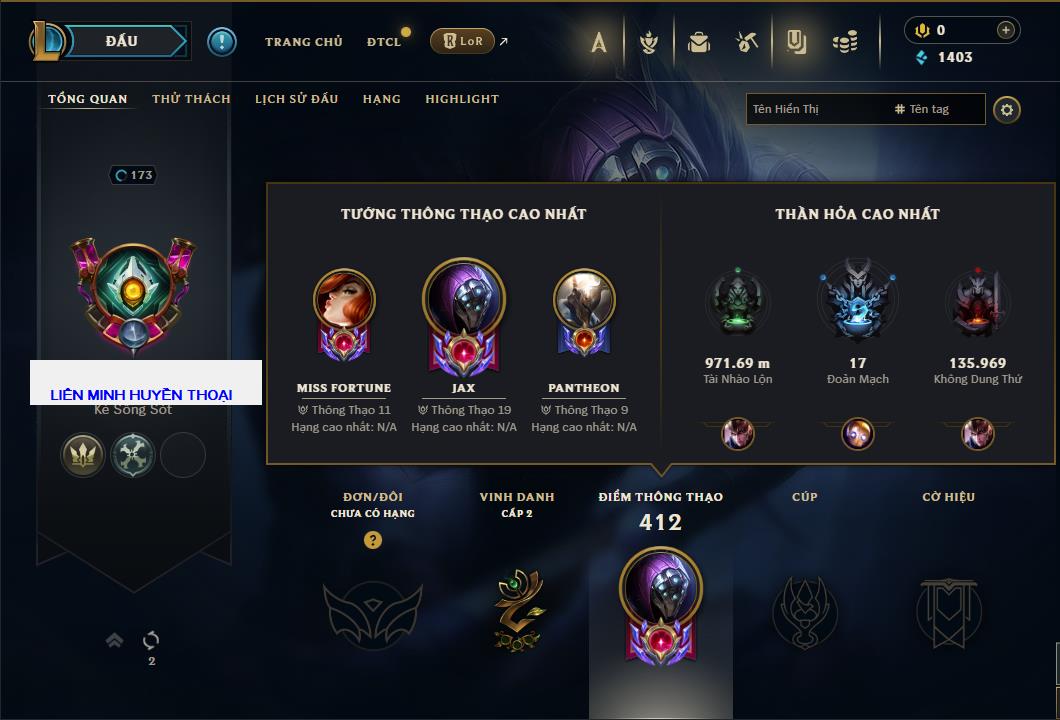Open the exclamation mark notification icon

pos(221,42)
